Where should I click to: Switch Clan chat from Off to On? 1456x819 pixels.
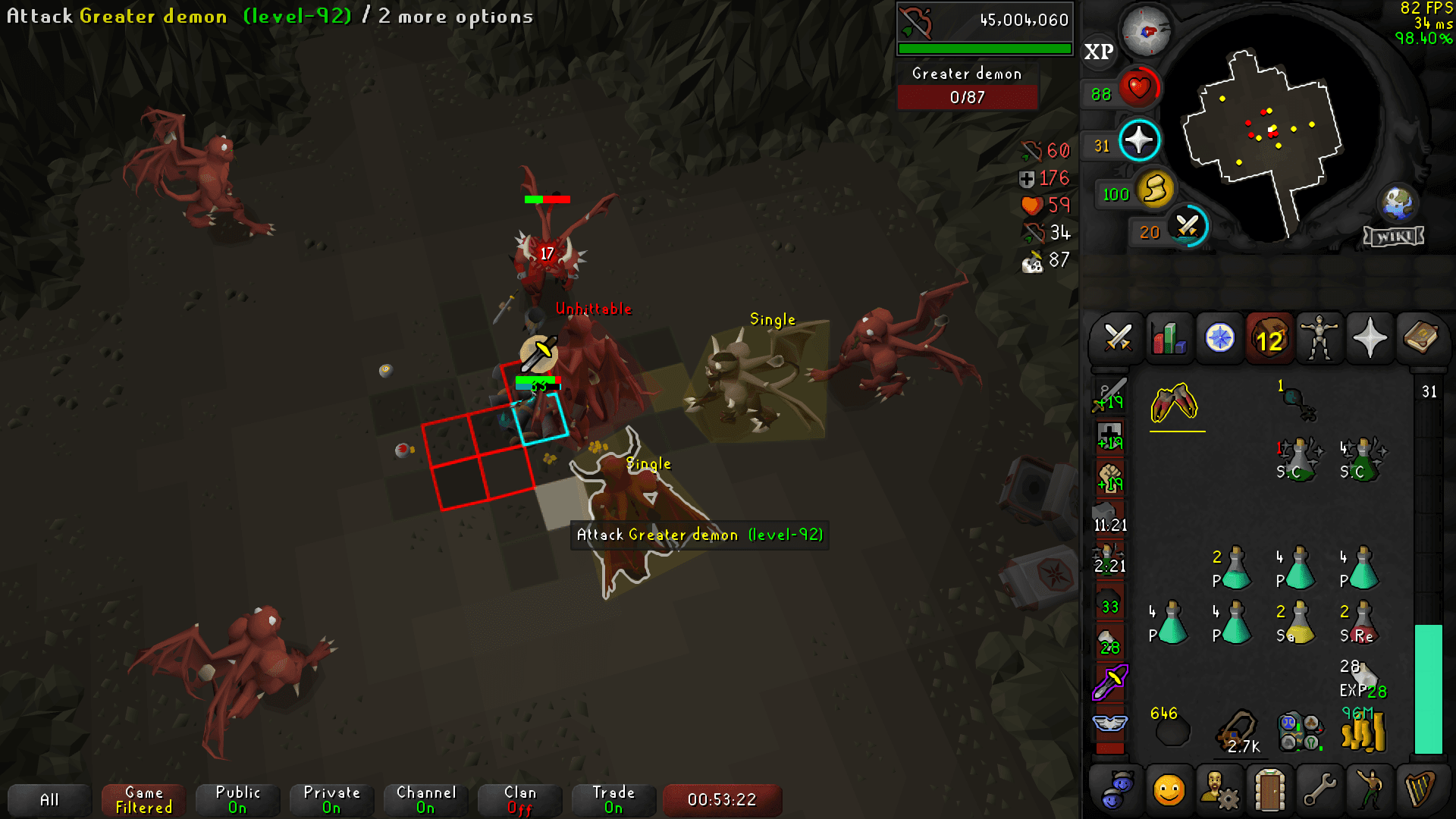point(519,799)
